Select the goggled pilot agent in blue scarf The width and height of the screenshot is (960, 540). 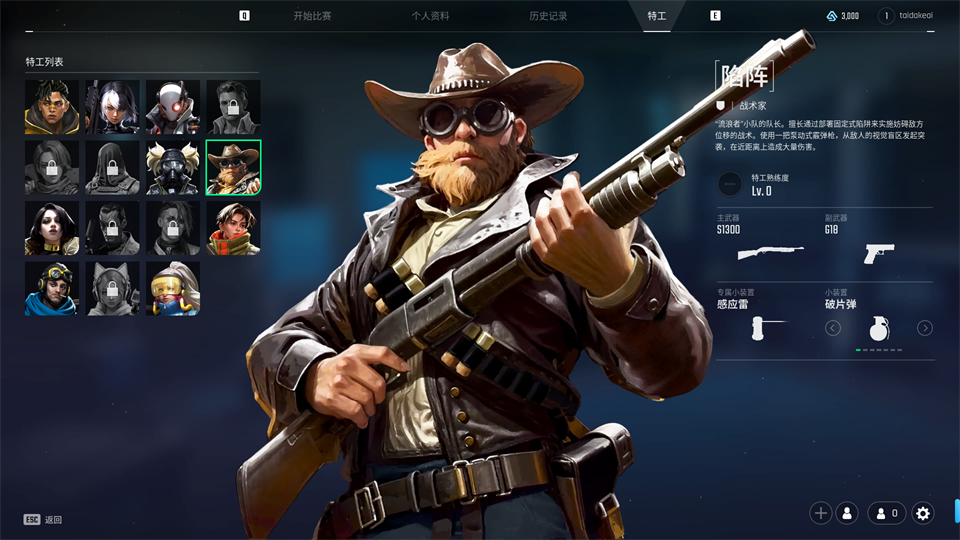(x=52, y=289)
